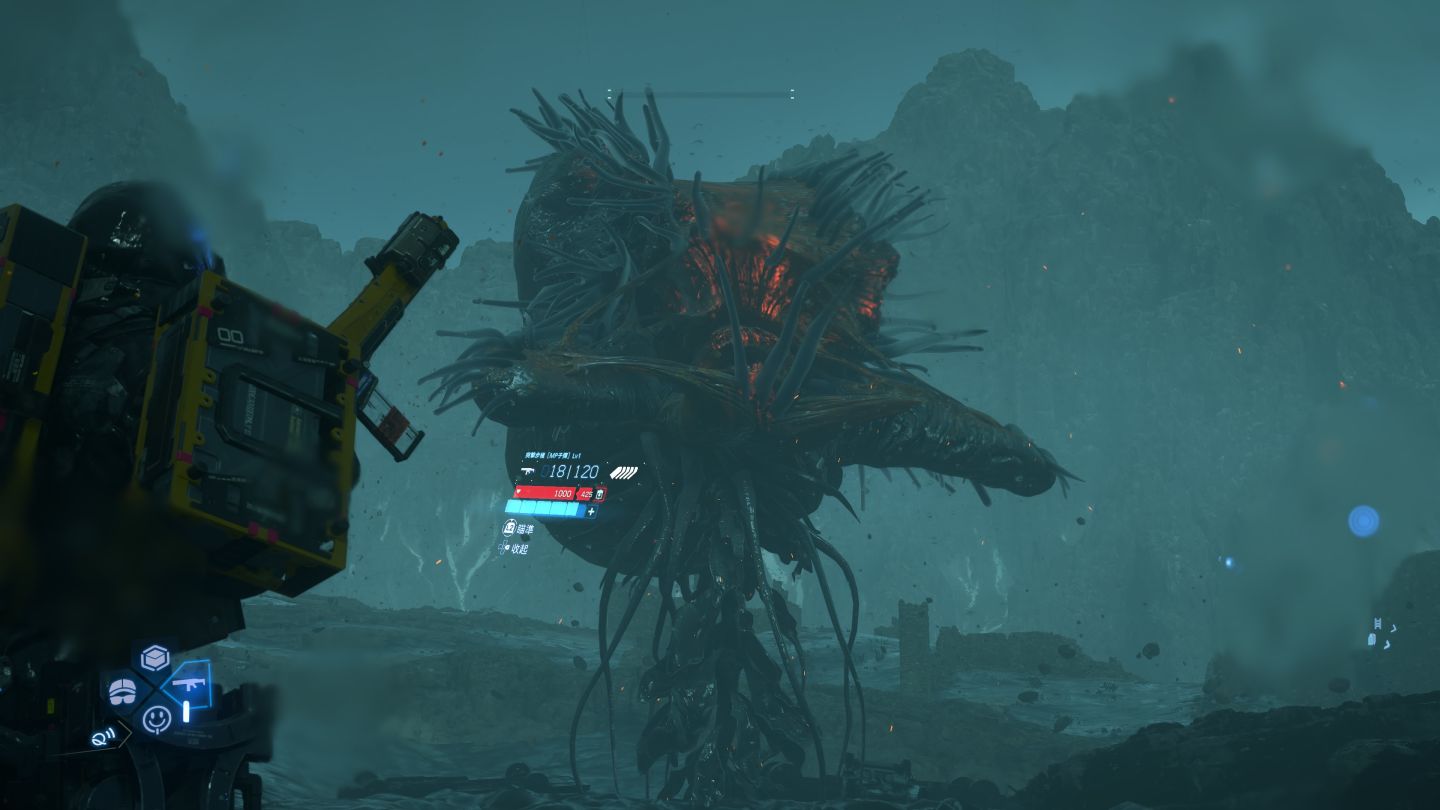Screen dimensions: 1440x810
Task: Select the blue circular waypoint marker
Action: point(1363,521)
